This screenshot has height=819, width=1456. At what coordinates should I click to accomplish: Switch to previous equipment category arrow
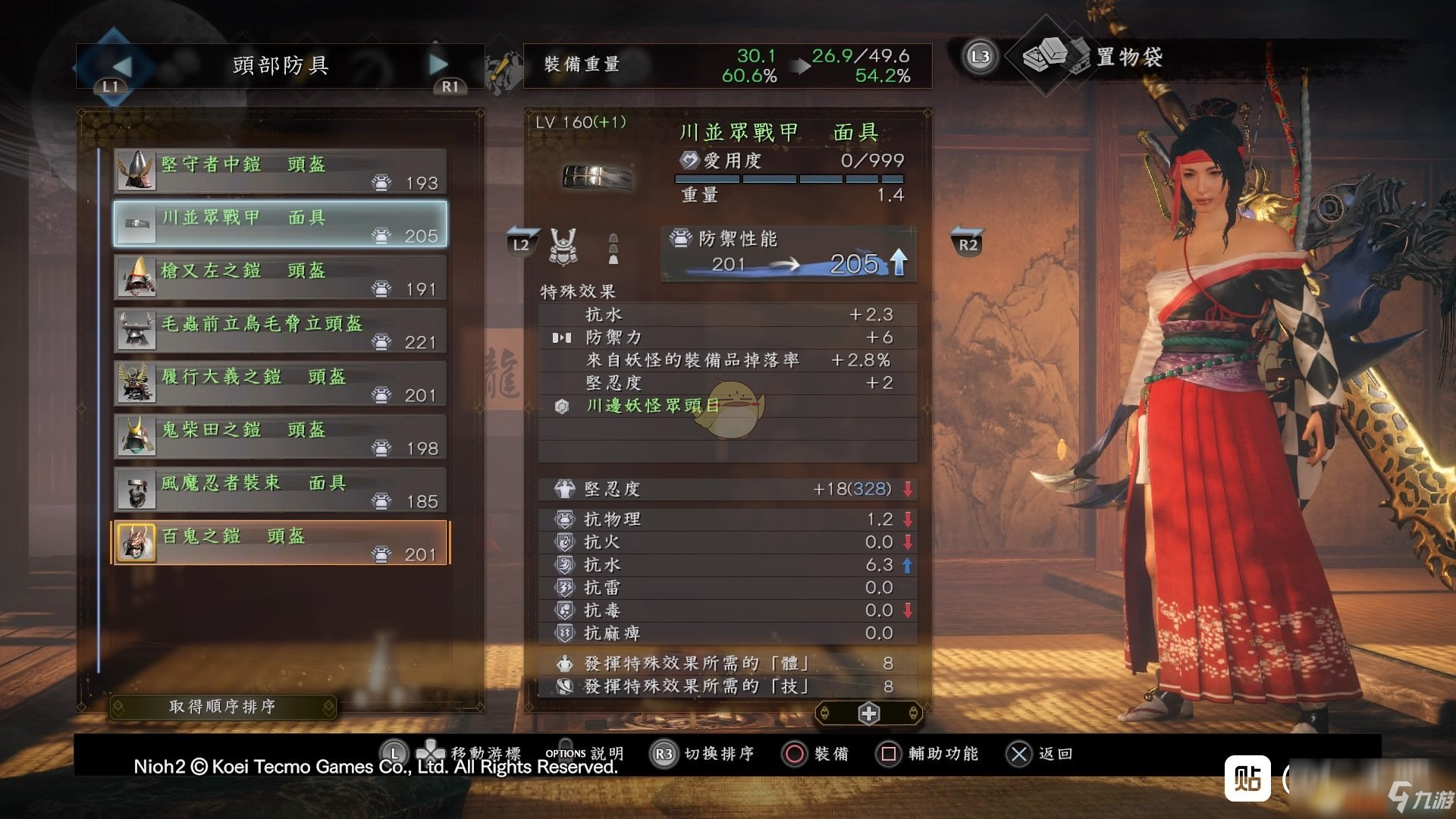[x=121, y=66]
